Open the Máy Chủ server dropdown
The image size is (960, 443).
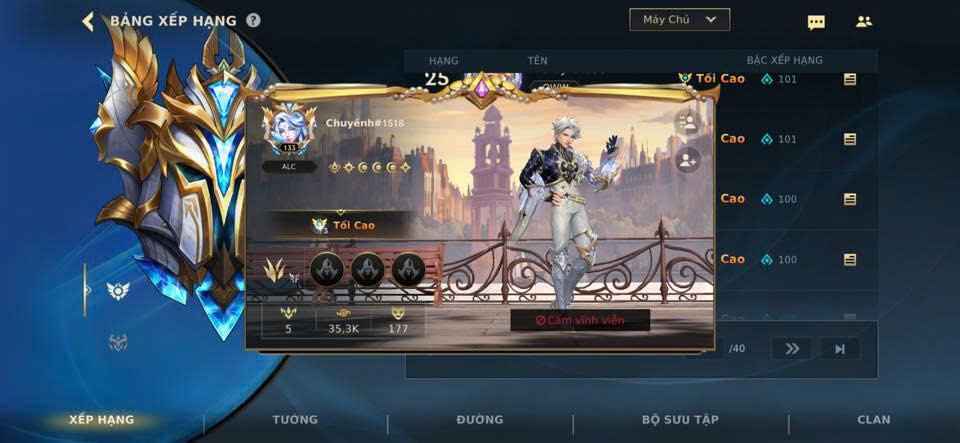point(679,20)
